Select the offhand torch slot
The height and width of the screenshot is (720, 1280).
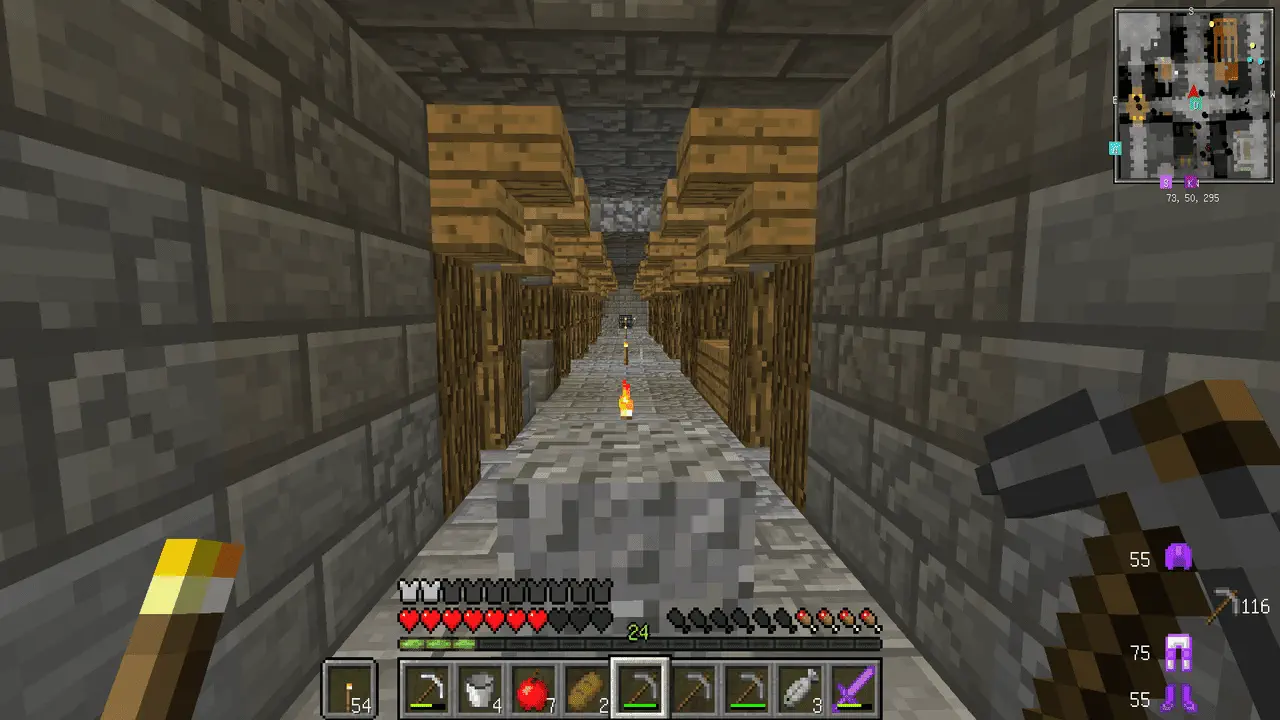coord(349,688)
